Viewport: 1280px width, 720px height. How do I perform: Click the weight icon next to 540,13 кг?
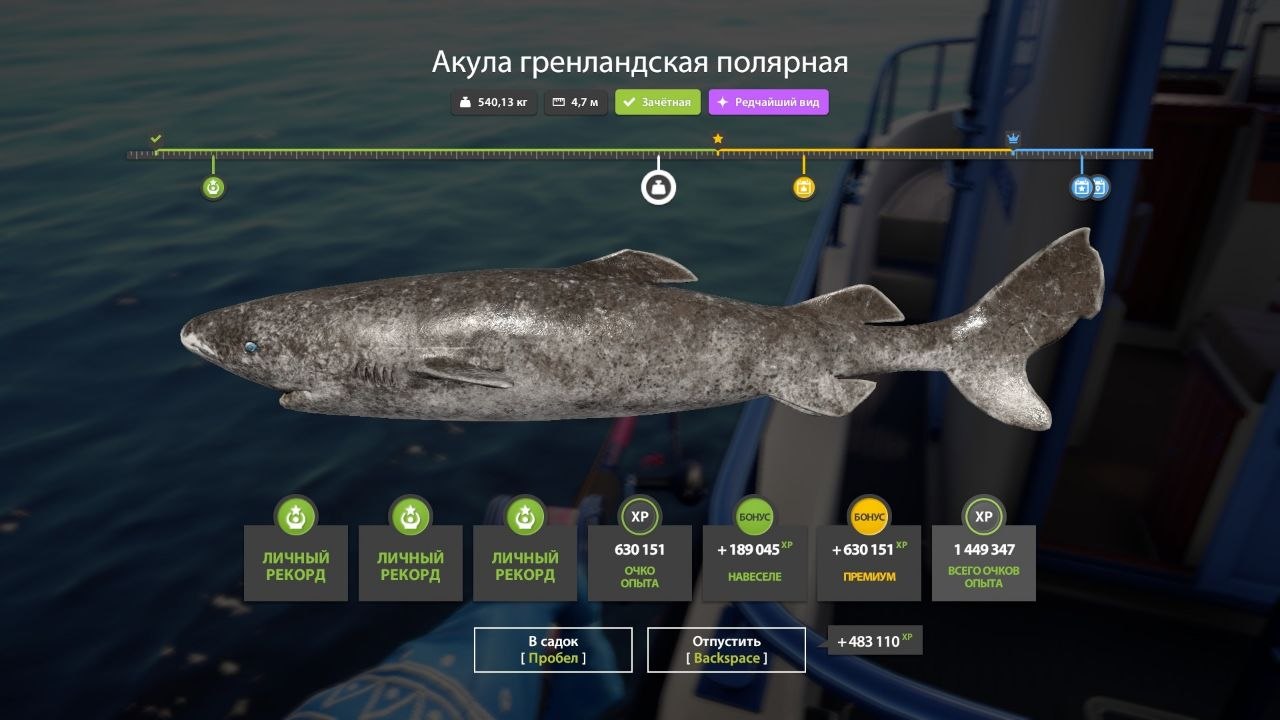coord(463,102)
